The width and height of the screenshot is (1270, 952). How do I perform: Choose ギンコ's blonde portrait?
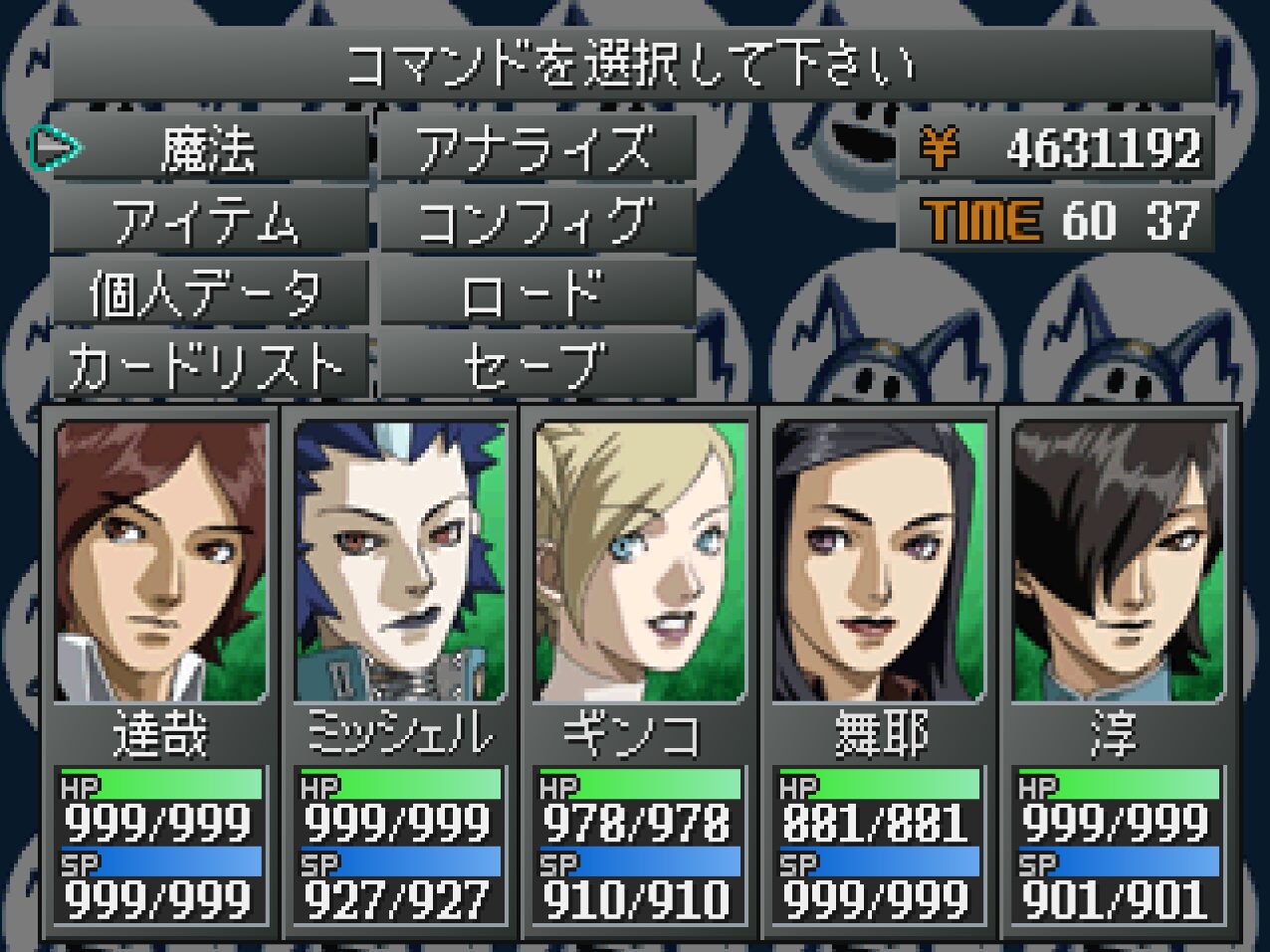[640, 562]
